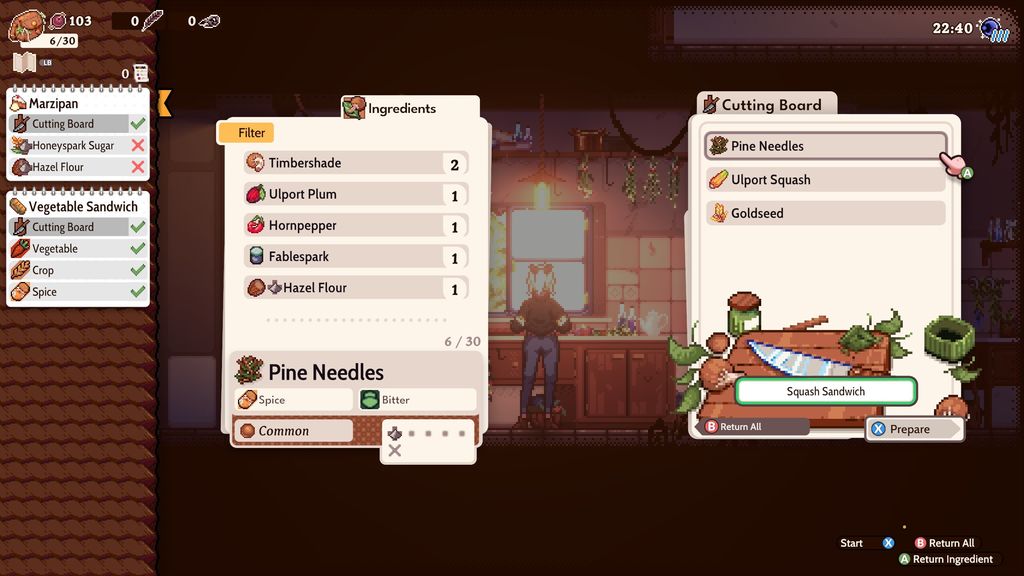Click the Squash Sandwich result label
1024x576 pixels.
[x=825, y=391]
